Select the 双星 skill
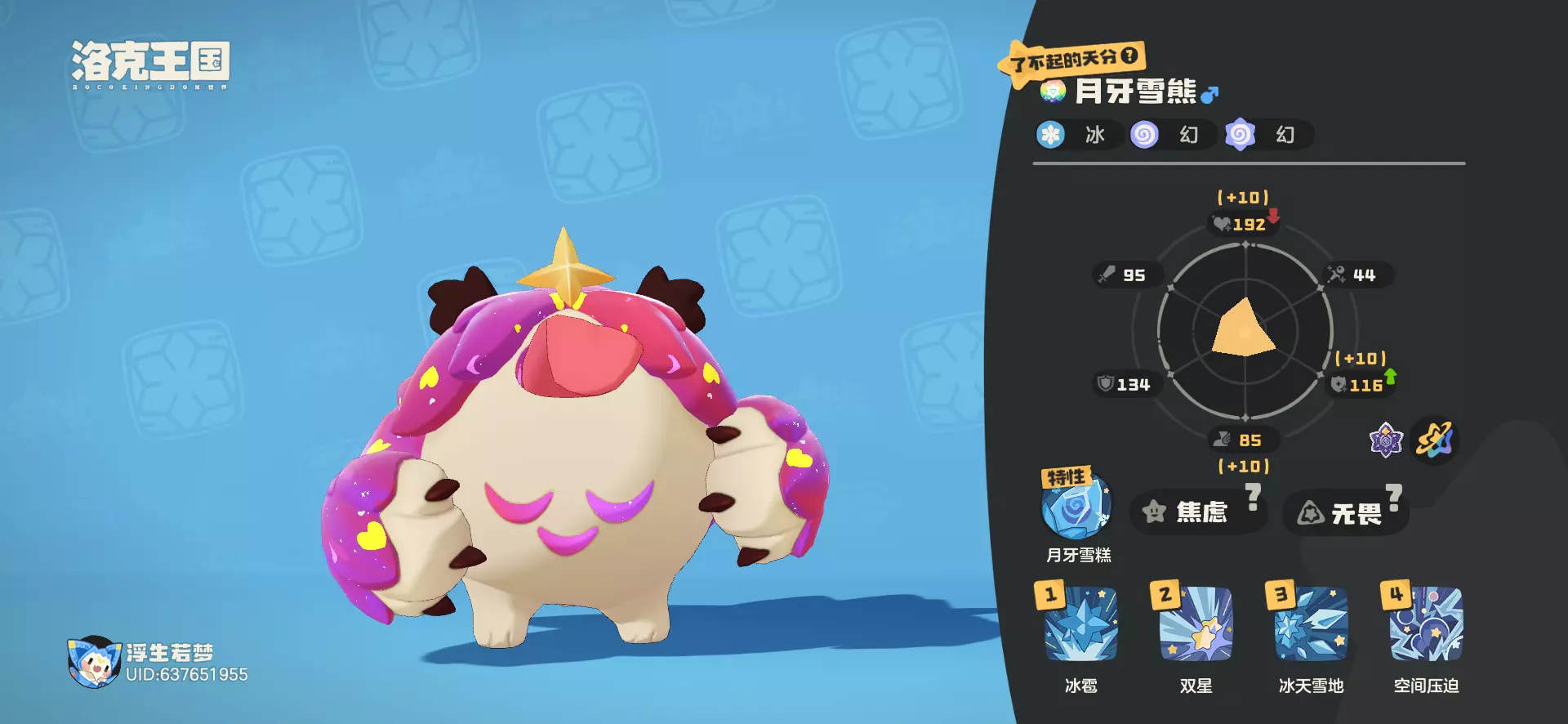The image size is (1568, 724). (x=1196, y=625)
